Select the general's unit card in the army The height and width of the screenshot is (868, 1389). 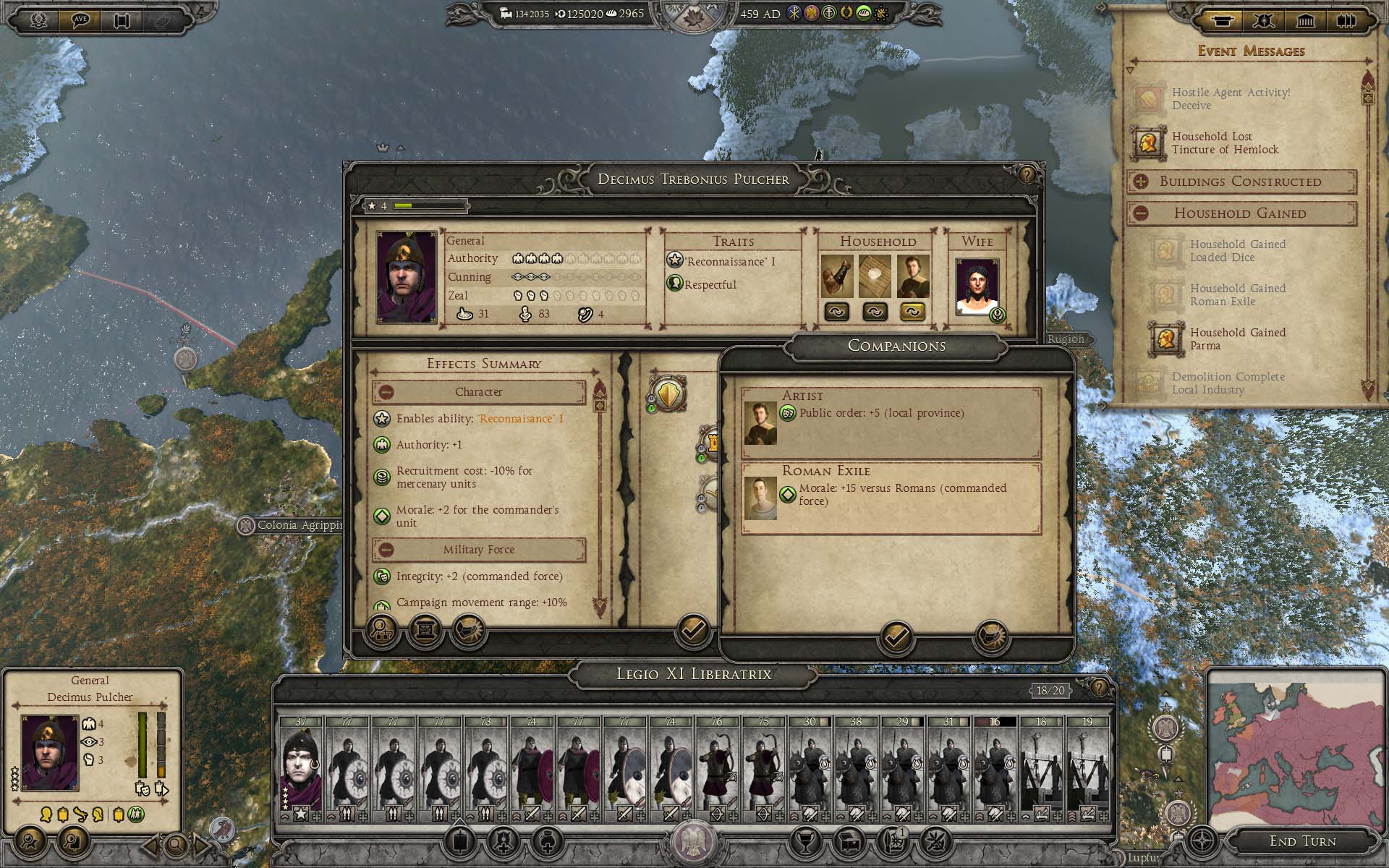point(301,768)
